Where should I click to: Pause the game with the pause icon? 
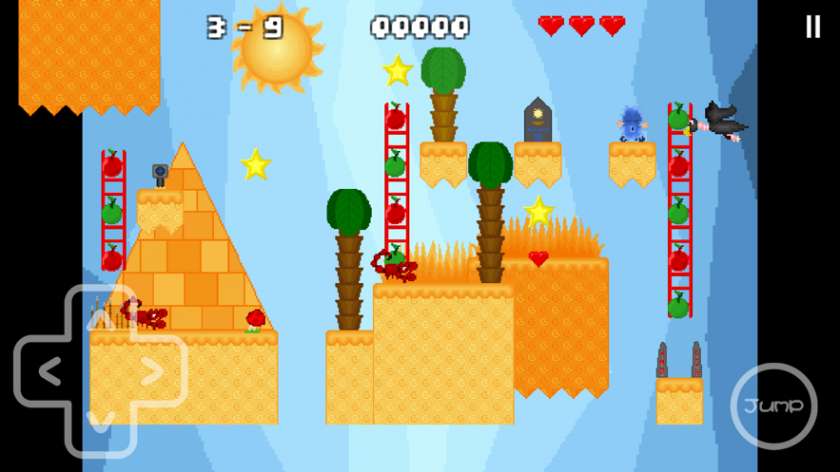[x=812, y=27]
